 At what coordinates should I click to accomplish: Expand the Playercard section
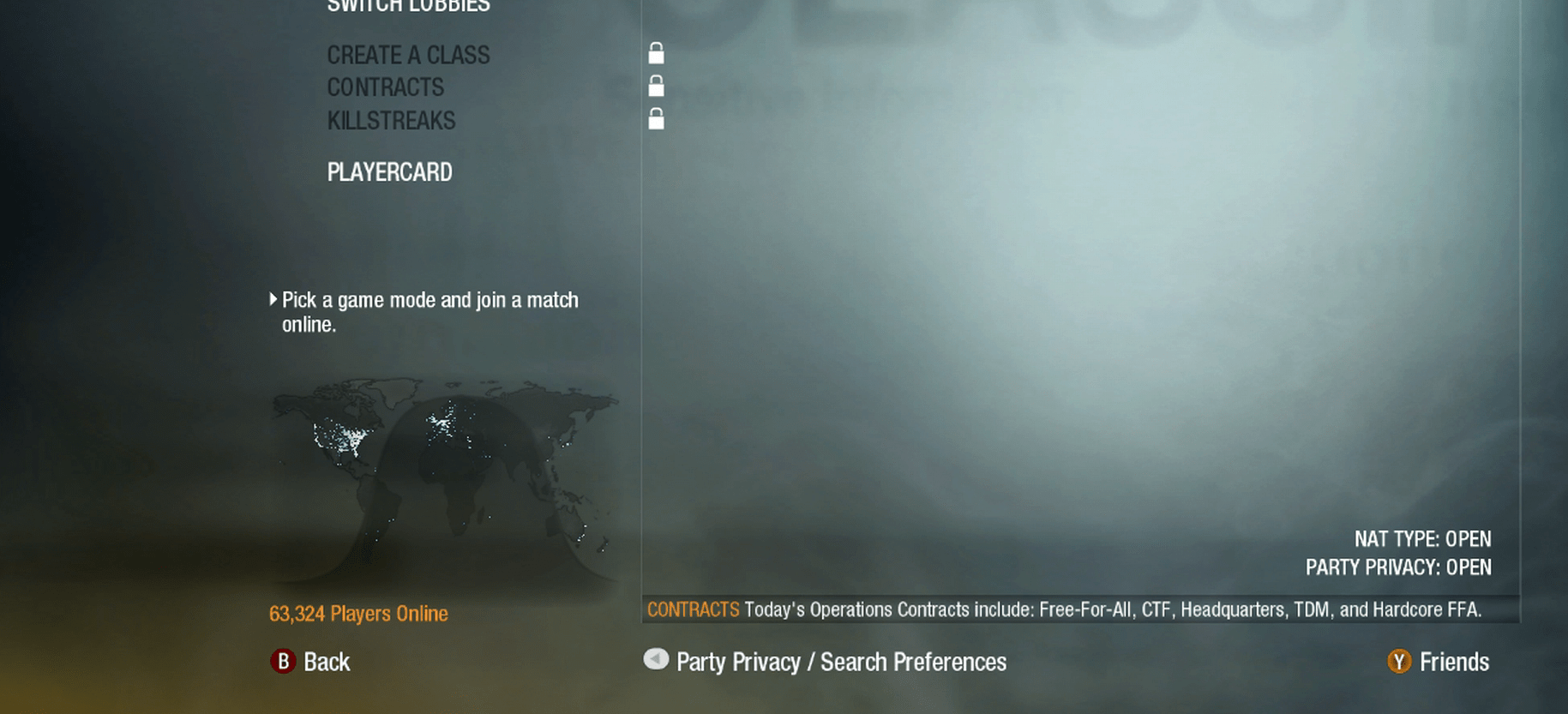point(389,171)
